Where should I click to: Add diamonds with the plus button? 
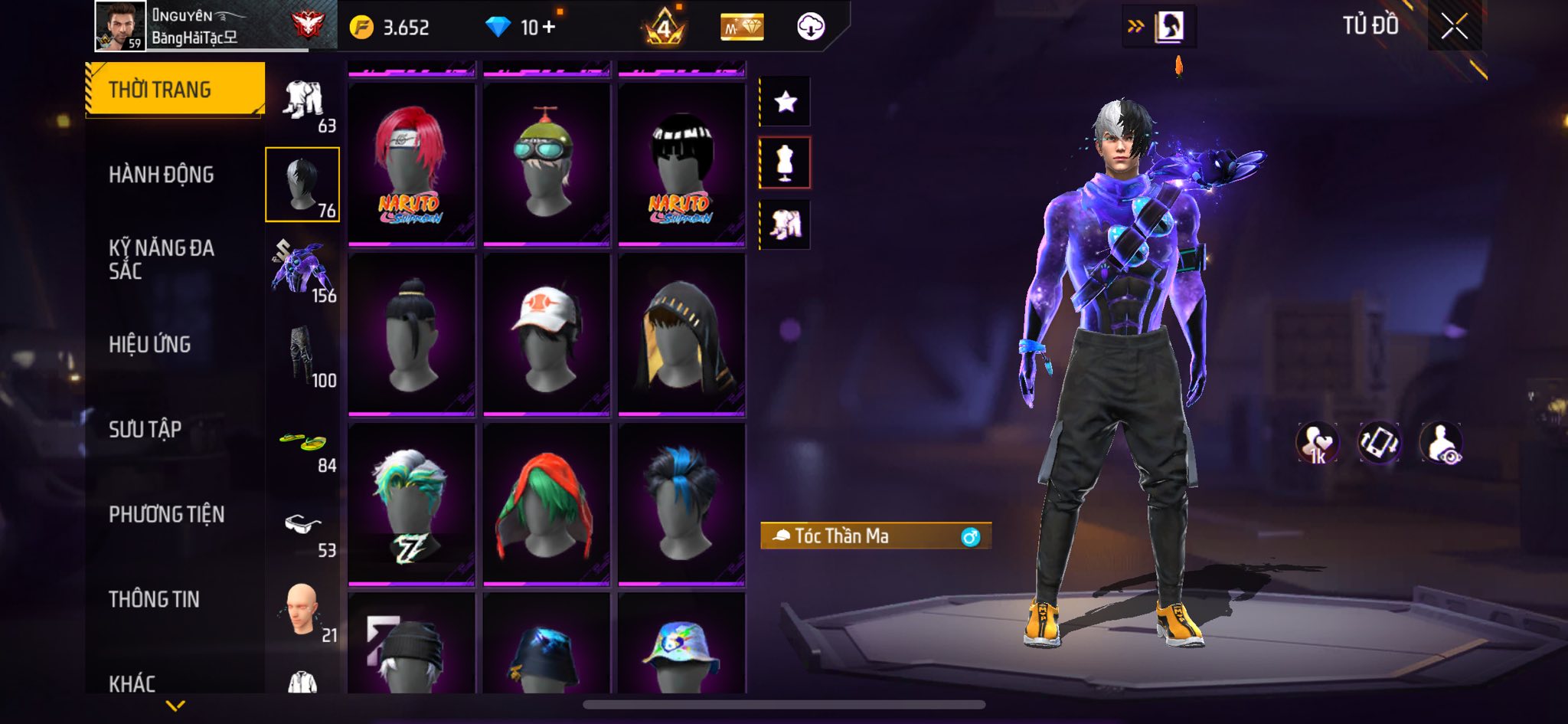tap(548, 28)
